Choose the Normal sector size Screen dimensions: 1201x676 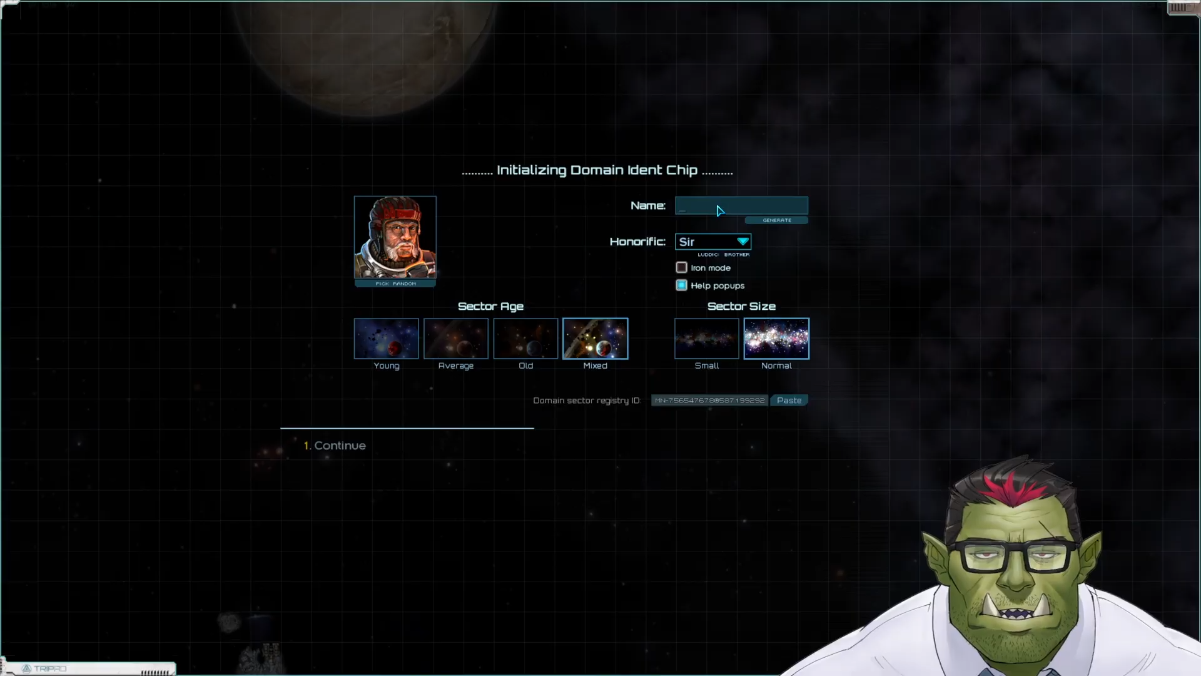[x=776, y=339]
